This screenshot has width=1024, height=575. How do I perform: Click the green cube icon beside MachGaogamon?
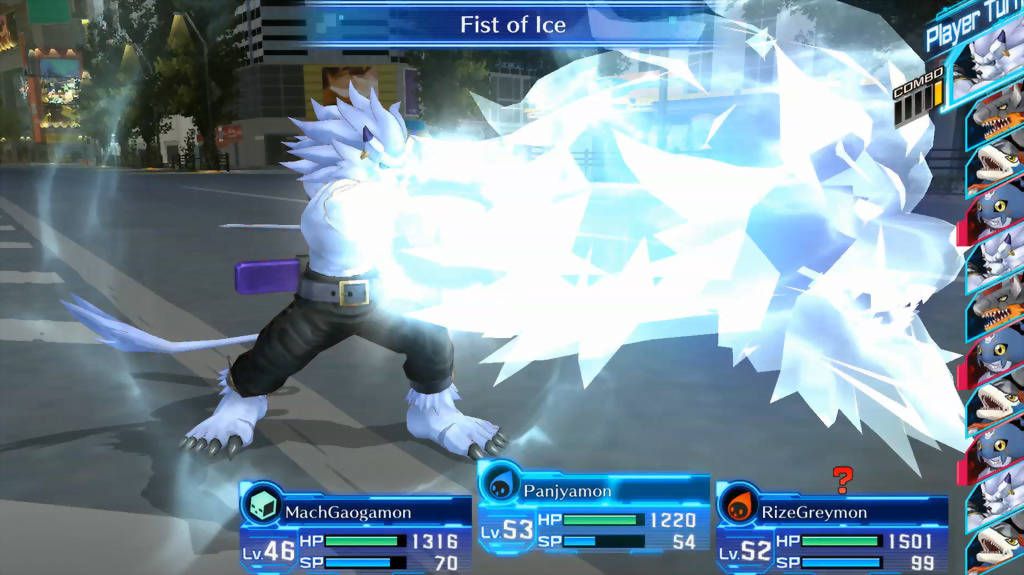click(x=261, y=505)
